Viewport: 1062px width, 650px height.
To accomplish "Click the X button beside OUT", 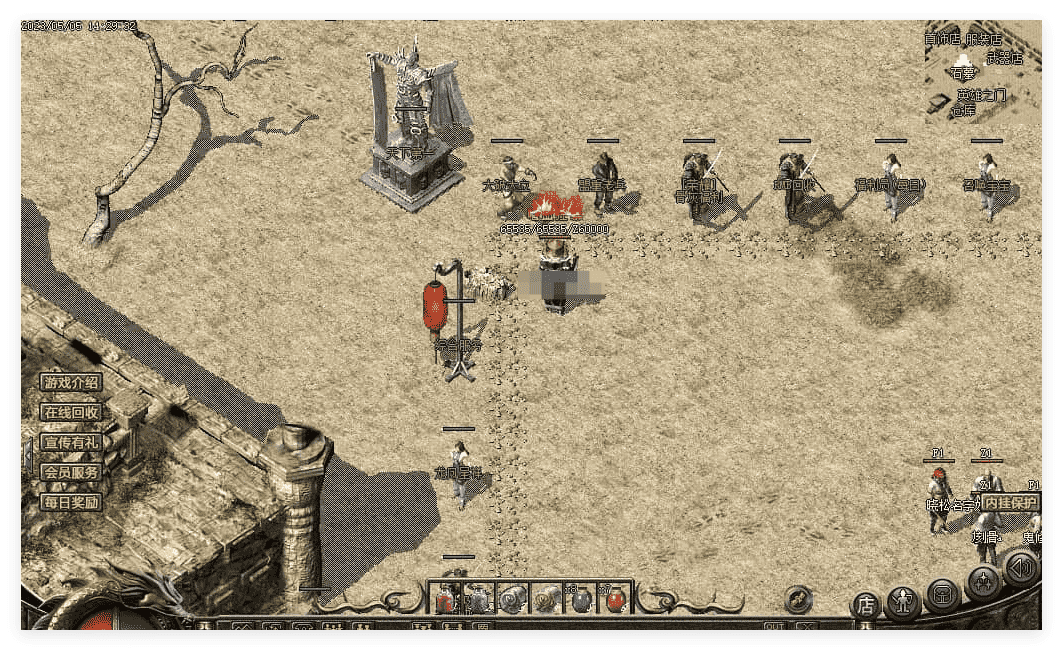I will pyautogui.click(x=806, y=627).
